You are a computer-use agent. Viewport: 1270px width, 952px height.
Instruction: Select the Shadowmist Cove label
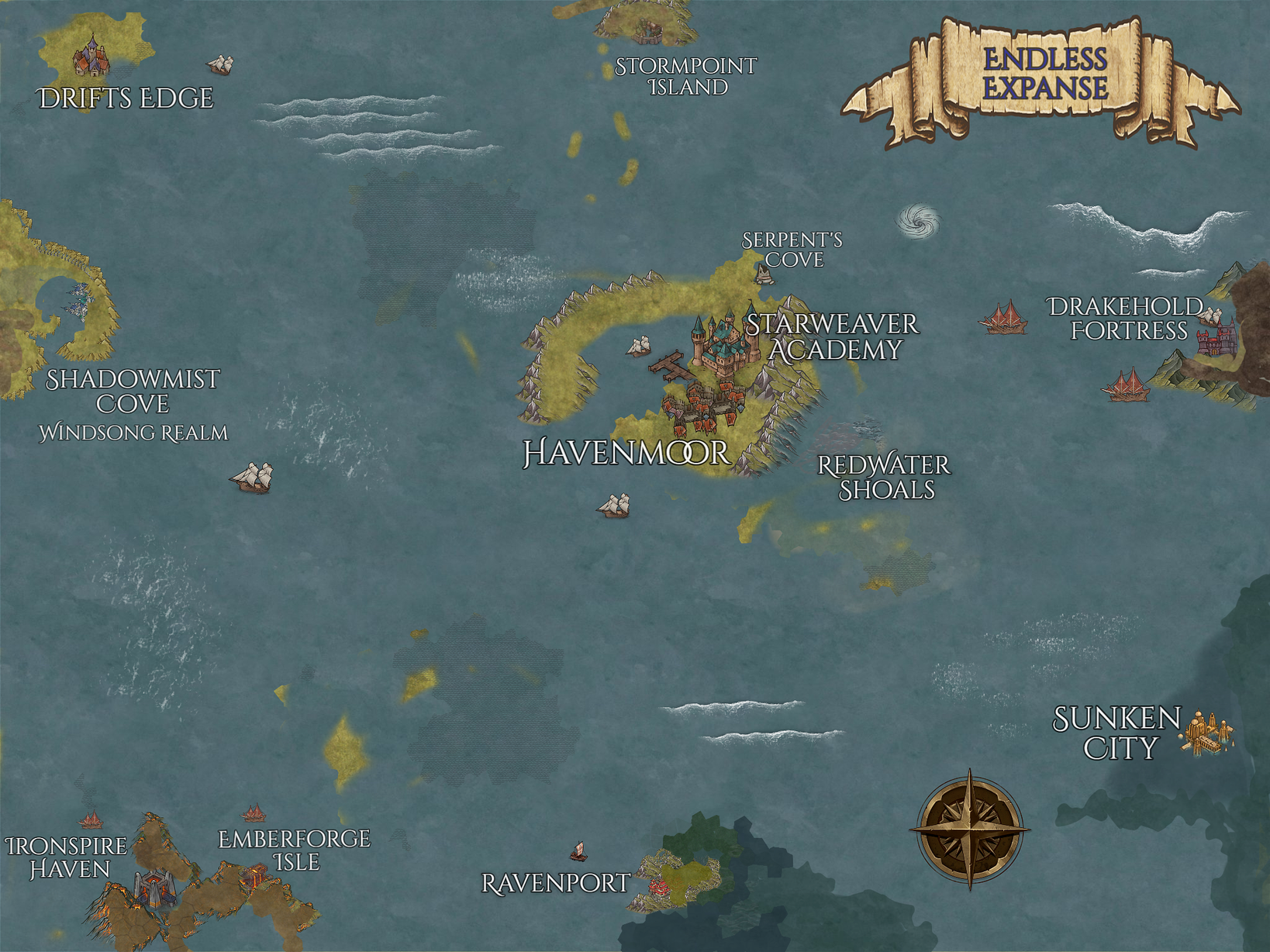(133, 391)
